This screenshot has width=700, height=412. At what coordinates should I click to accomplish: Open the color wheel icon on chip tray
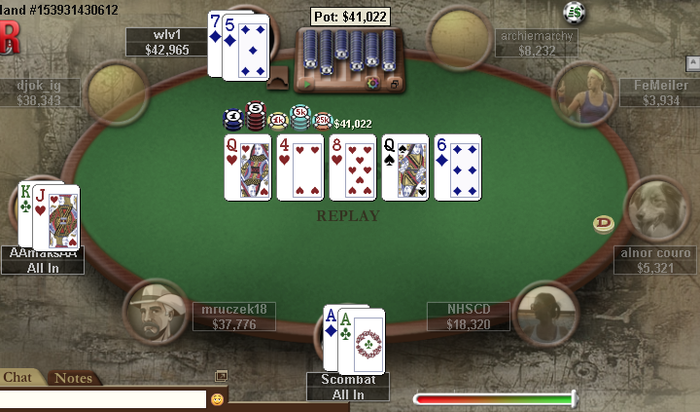point(373,85)
